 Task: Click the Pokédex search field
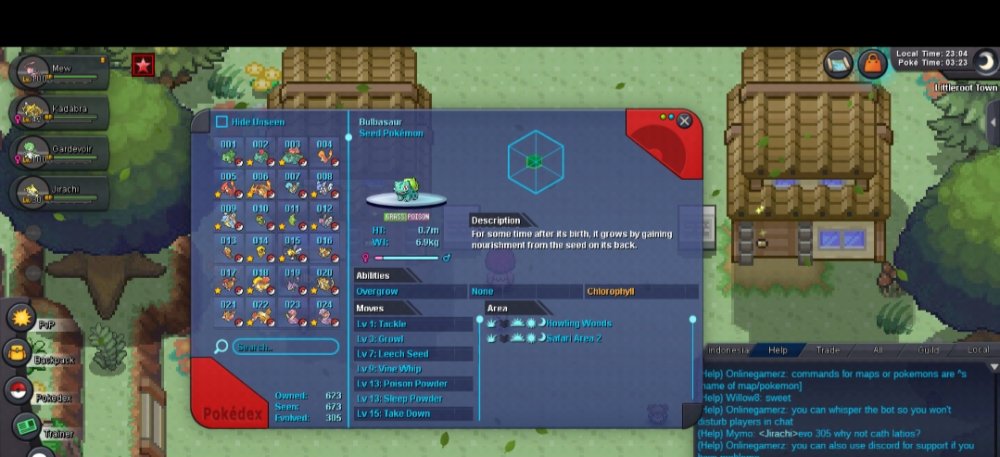tap(285, 347)
